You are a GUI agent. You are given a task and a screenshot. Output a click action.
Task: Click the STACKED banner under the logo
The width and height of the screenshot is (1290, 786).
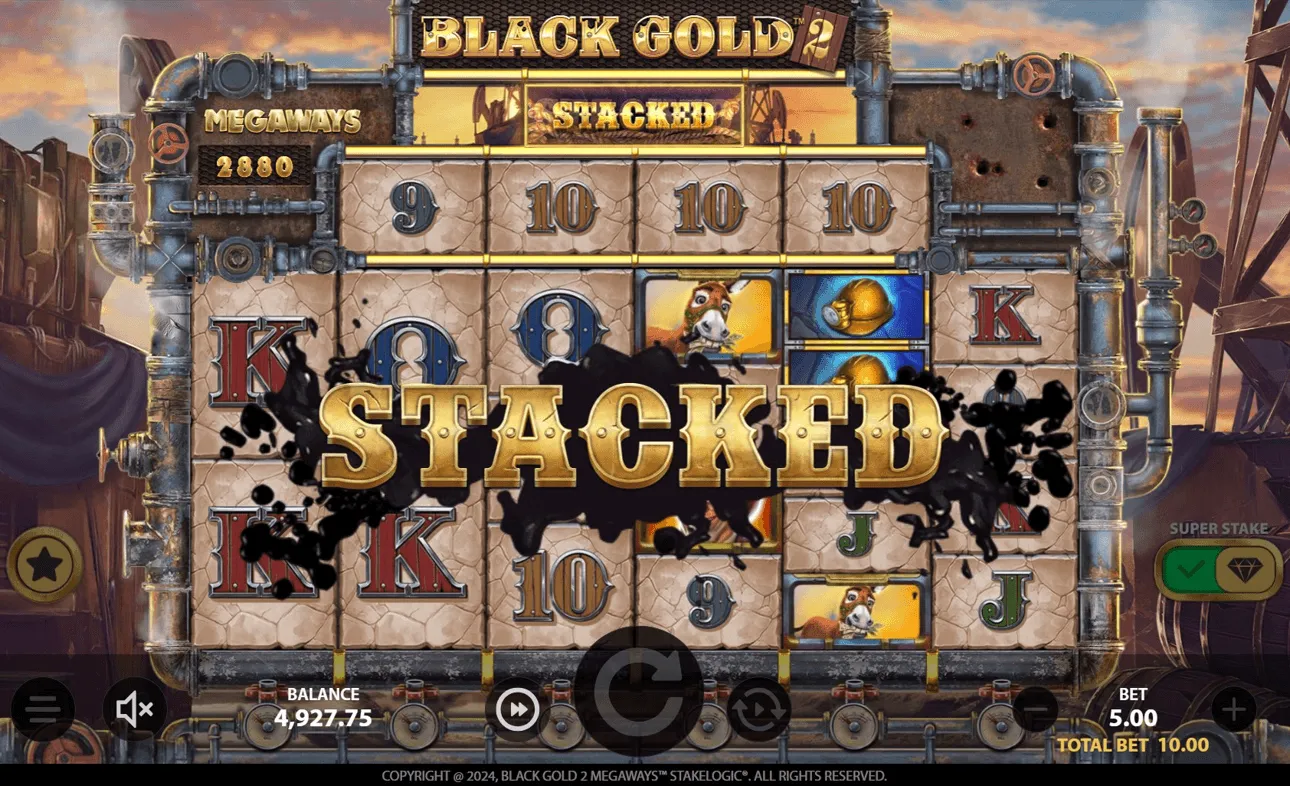[634, 113]
